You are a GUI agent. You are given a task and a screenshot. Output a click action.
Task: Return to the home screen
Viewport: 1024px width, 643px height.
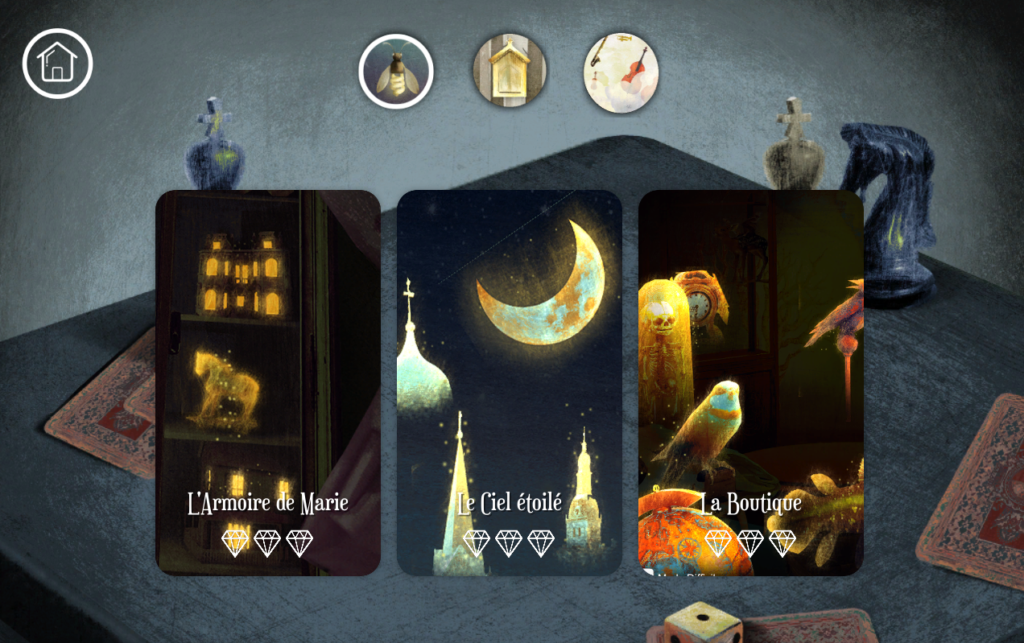57,63
